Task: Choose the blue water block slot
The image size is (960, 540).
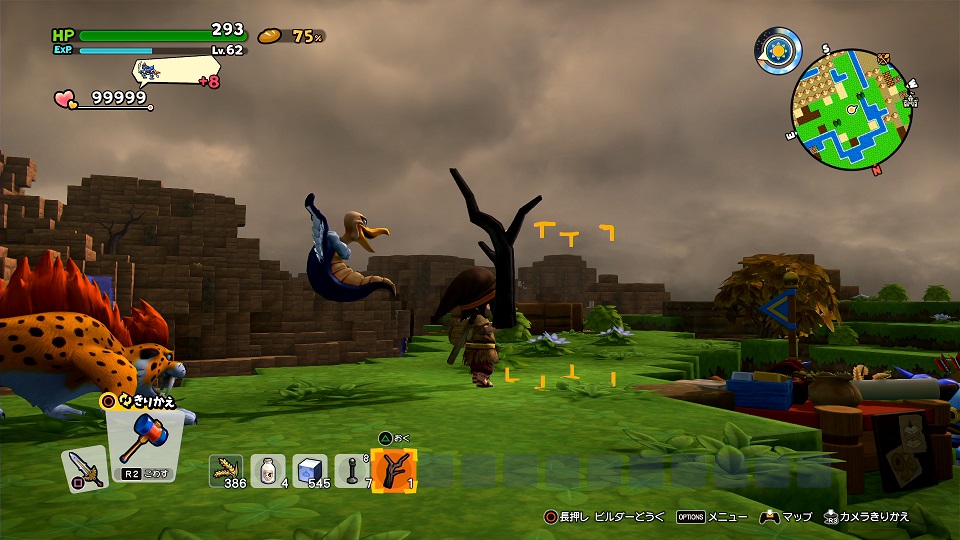Action: pos(310,470)
